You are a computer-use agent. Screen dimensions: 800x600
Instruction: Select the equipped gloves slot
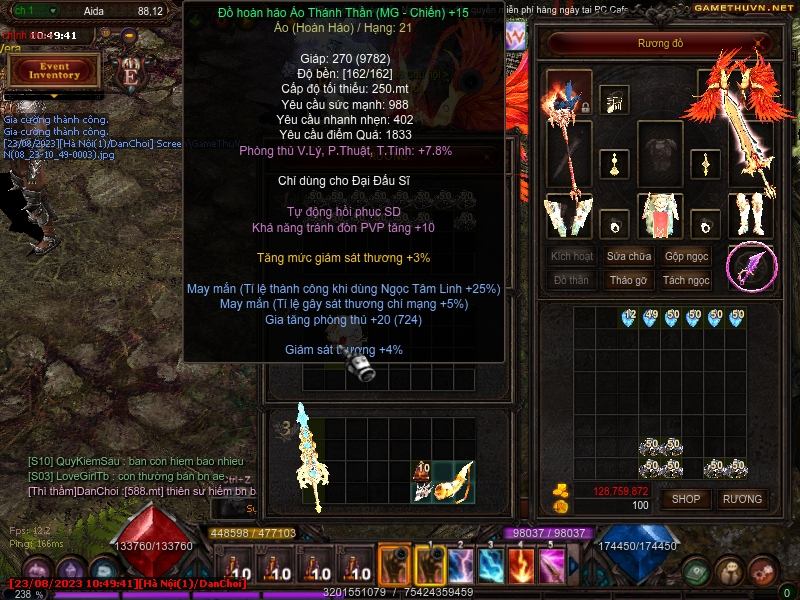tap(569, 214)
